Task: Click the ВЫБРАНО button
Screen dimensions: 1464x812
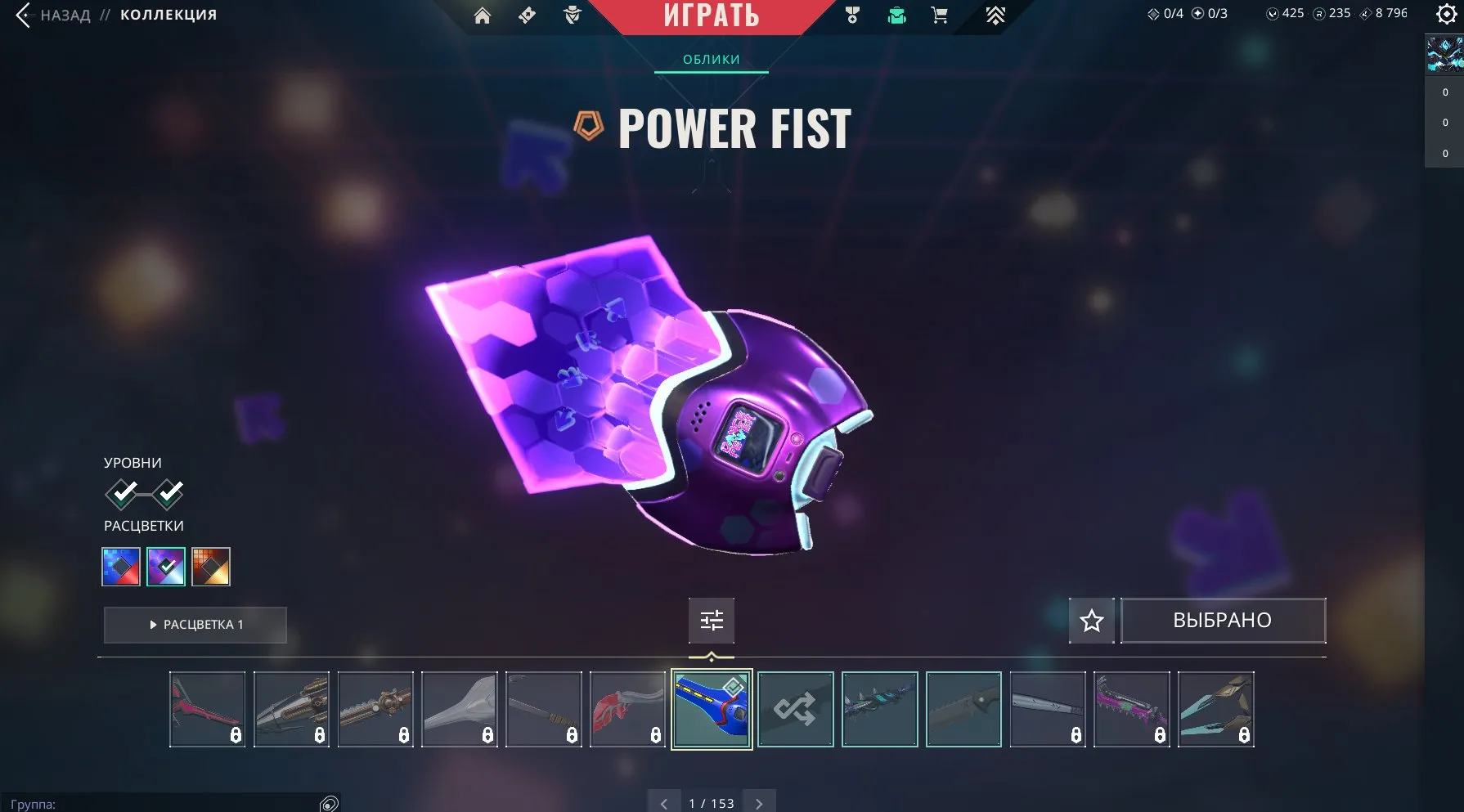Action: (x=1223, y=620)
